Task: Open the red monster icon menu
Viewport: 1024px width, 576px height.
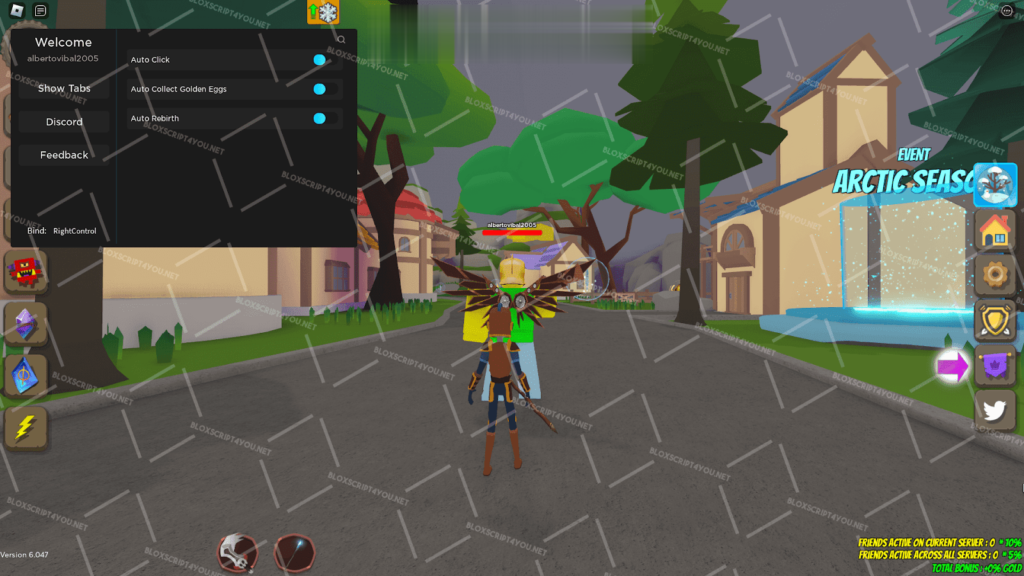Action: (25, 272)
